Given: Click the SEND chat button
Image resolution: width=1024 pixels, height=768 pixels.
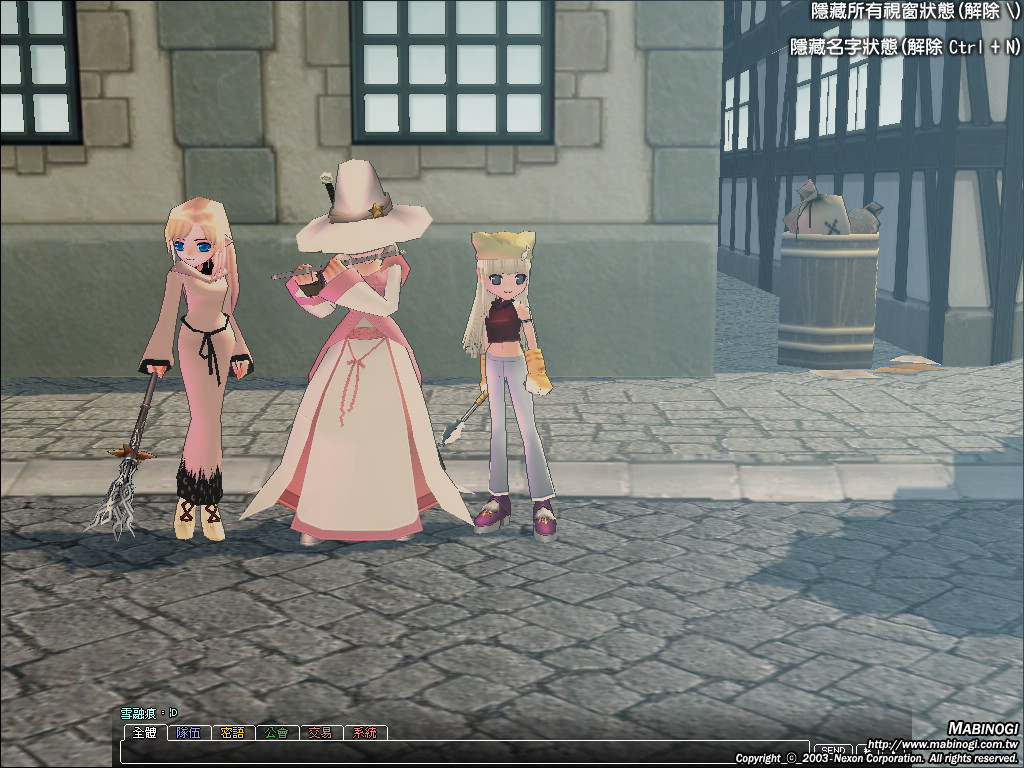Looking at the screenshot, I should pos(833,750).
